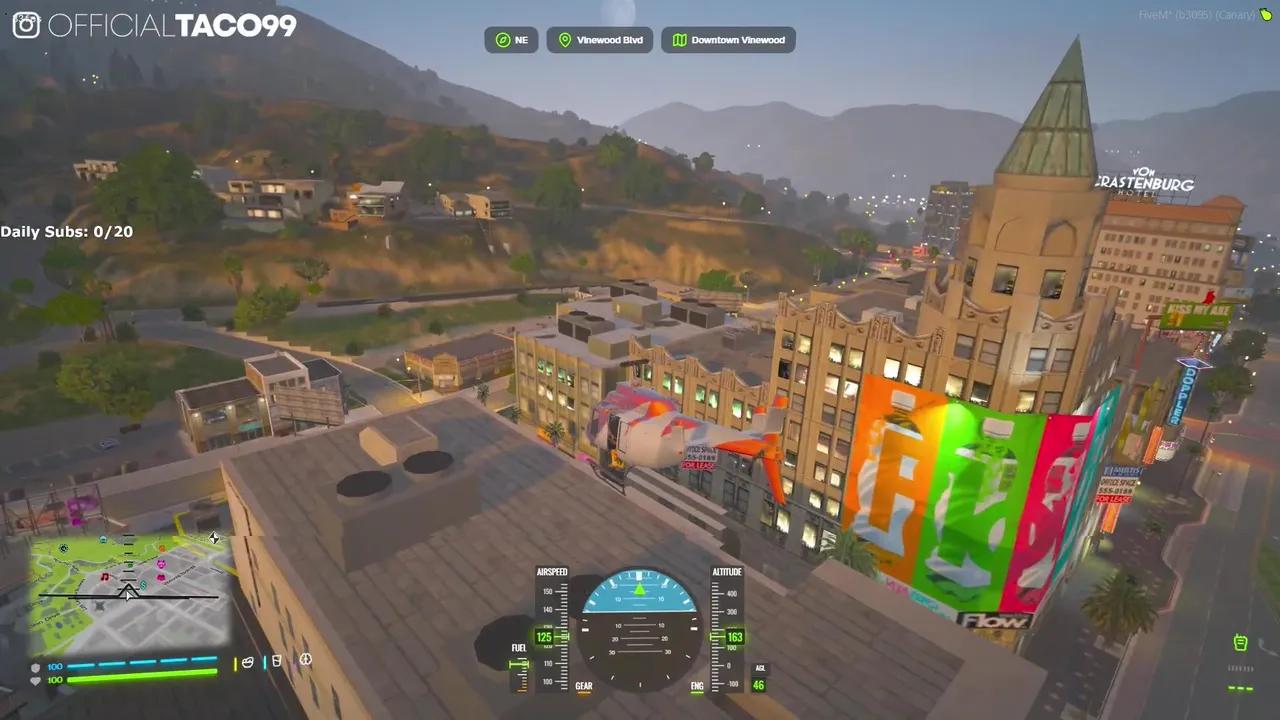Open the minimap
This screenshot has width=1280, height=720.
coord(128,592)
